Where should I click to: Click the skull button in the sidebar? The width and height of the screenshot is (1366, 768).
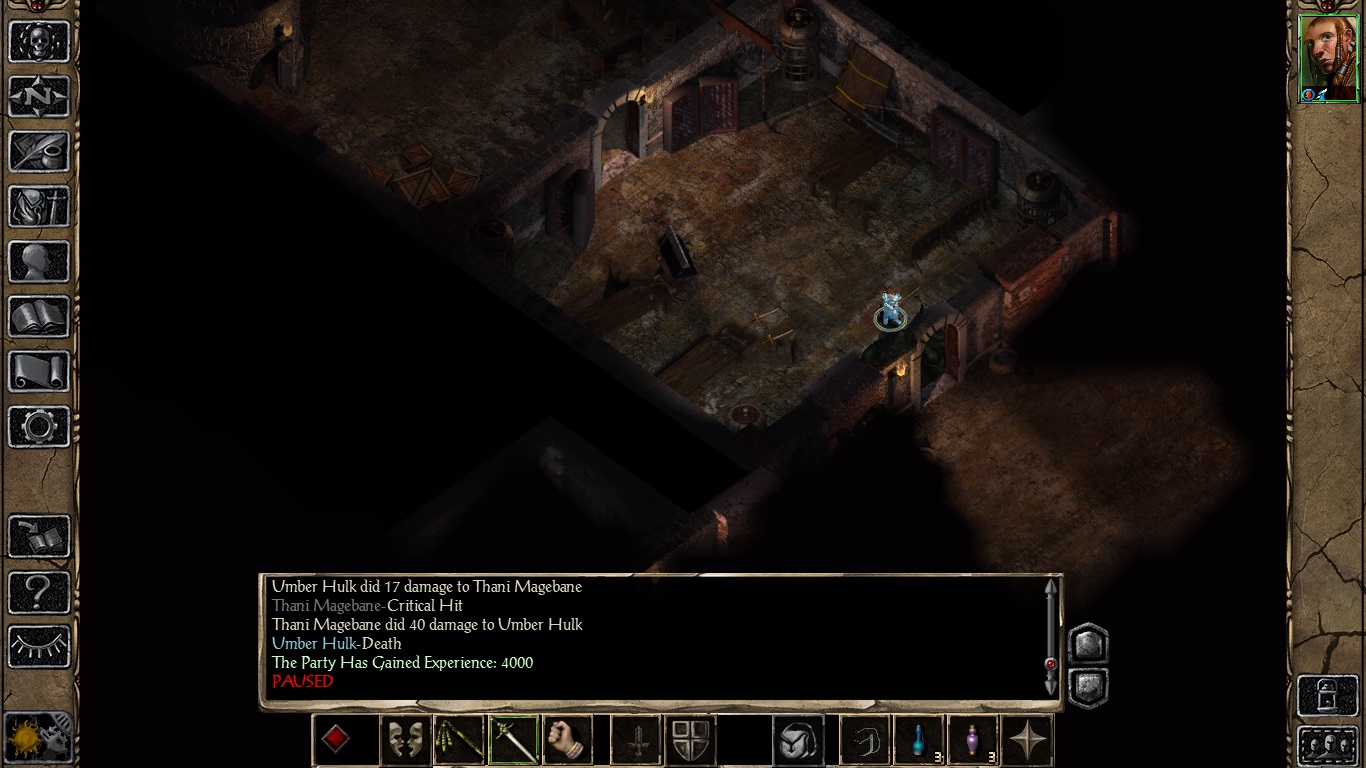point(39,42)
